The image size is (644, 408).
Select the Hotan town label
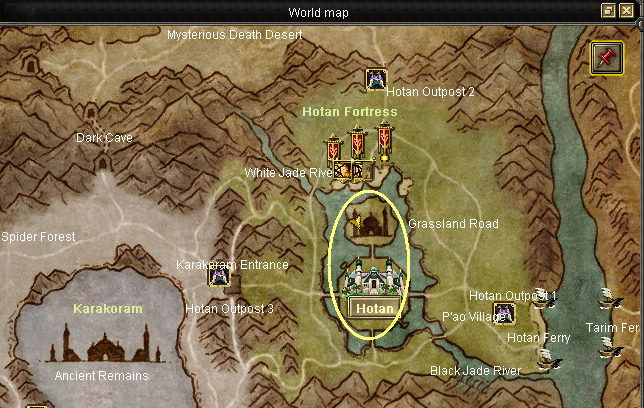[375, 308]
